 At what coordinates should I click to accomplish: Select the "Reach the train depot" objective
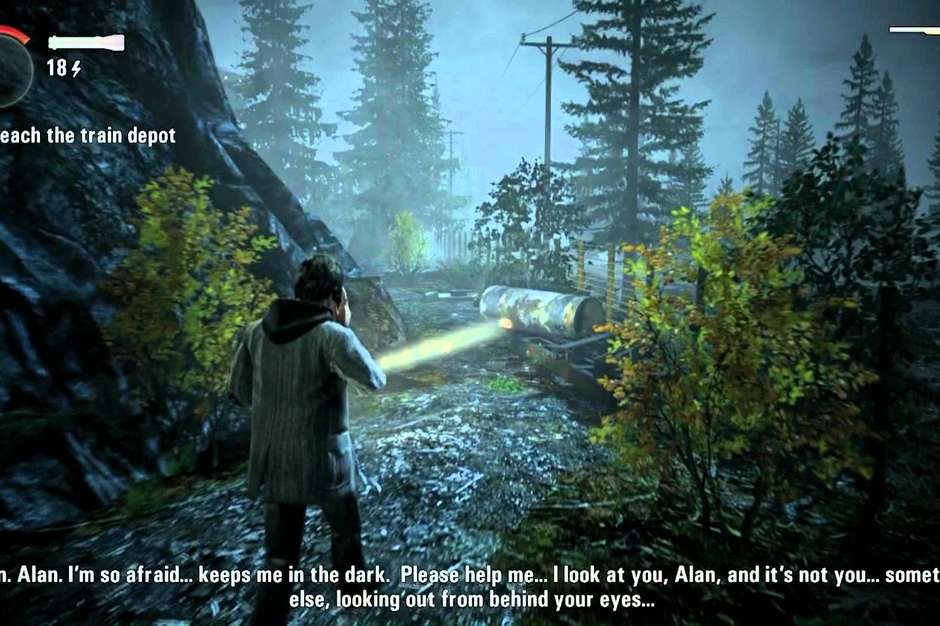coord(88,135)
